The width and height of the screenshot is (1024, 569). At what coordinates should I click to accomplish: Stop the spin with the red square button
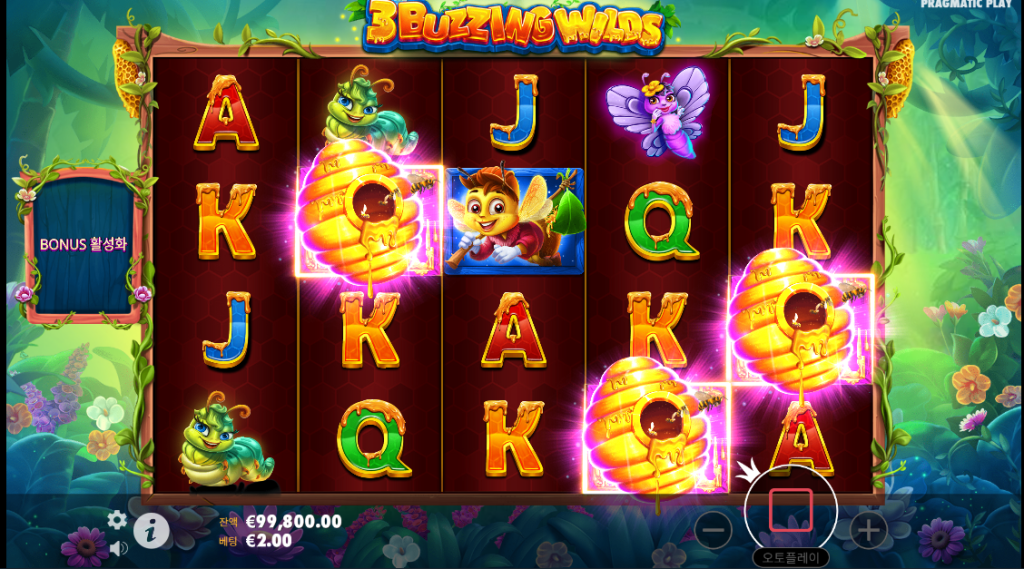coord(790,511)
